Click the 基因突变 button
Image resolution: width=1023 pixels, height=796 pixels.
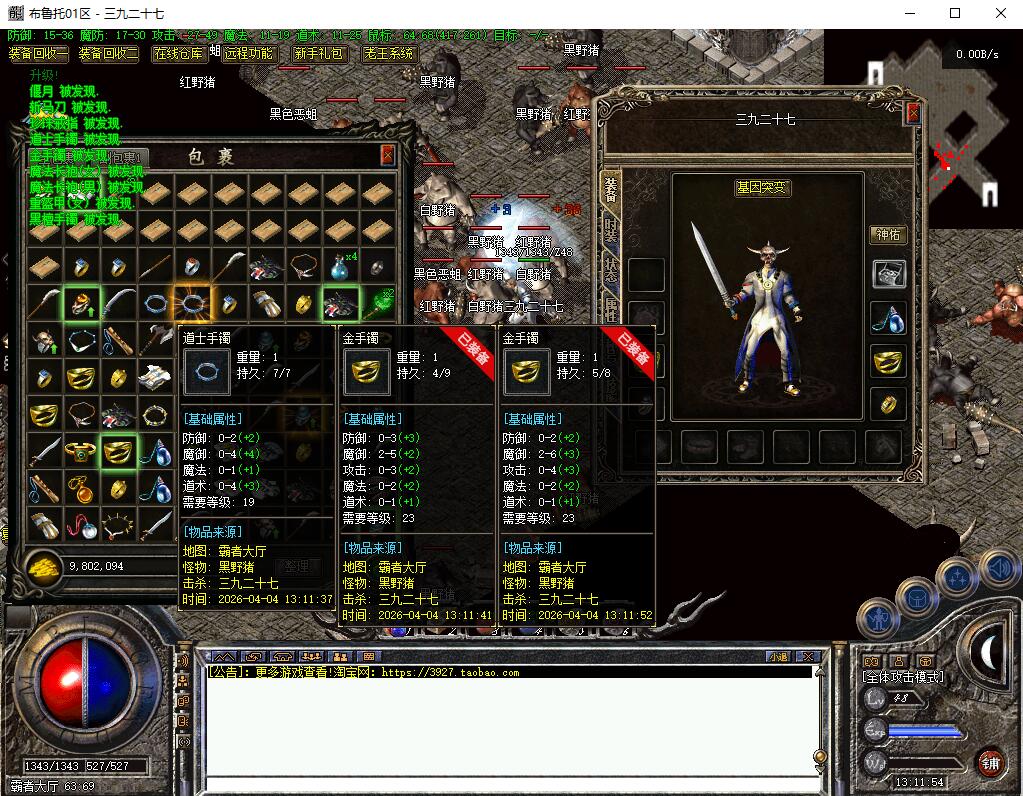pyautogui.click(x=762, y=187)
